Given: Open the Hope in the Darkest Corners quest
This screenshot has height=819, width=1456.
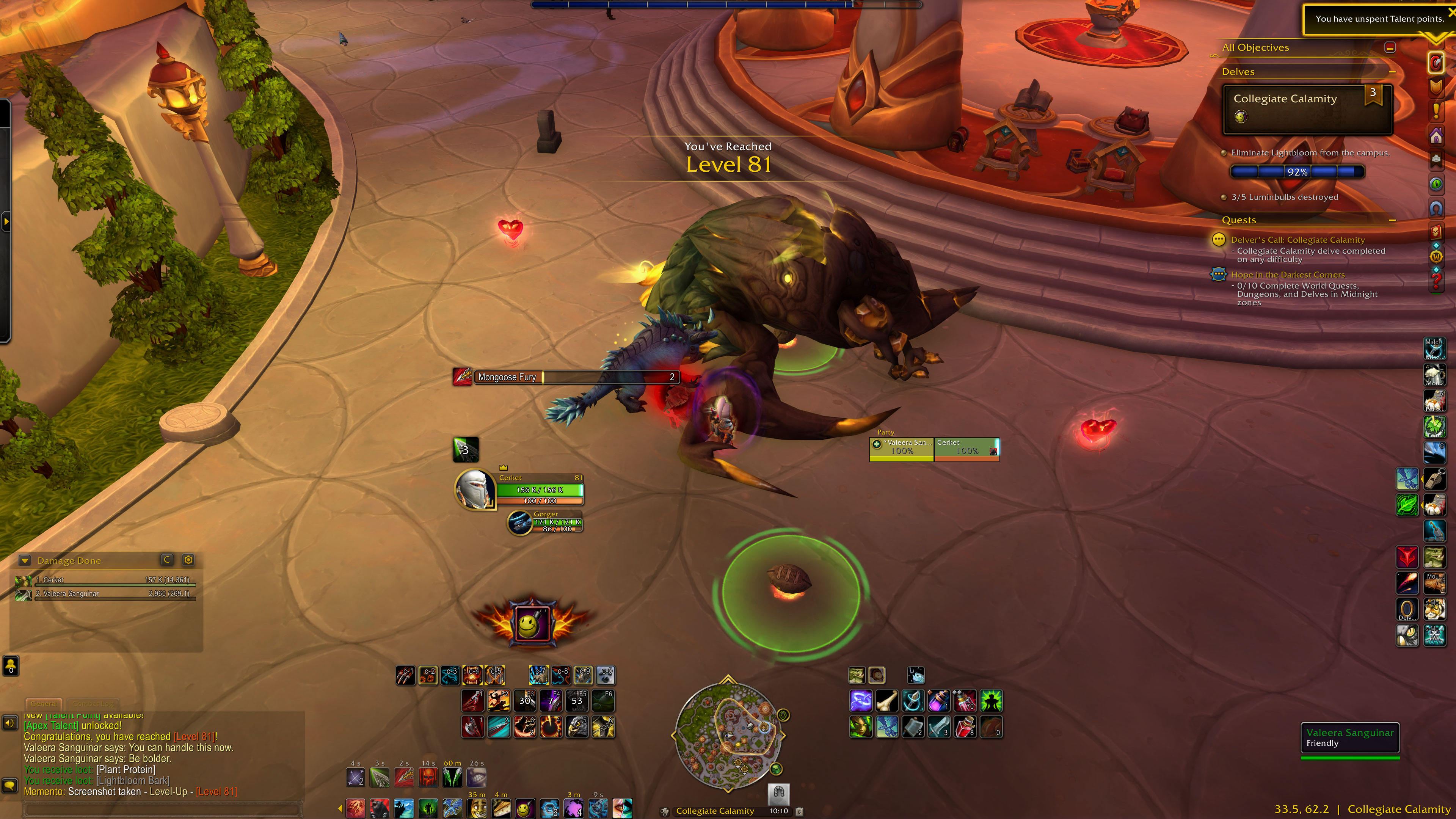Looking at the screenshot, I should [1288, 275].
